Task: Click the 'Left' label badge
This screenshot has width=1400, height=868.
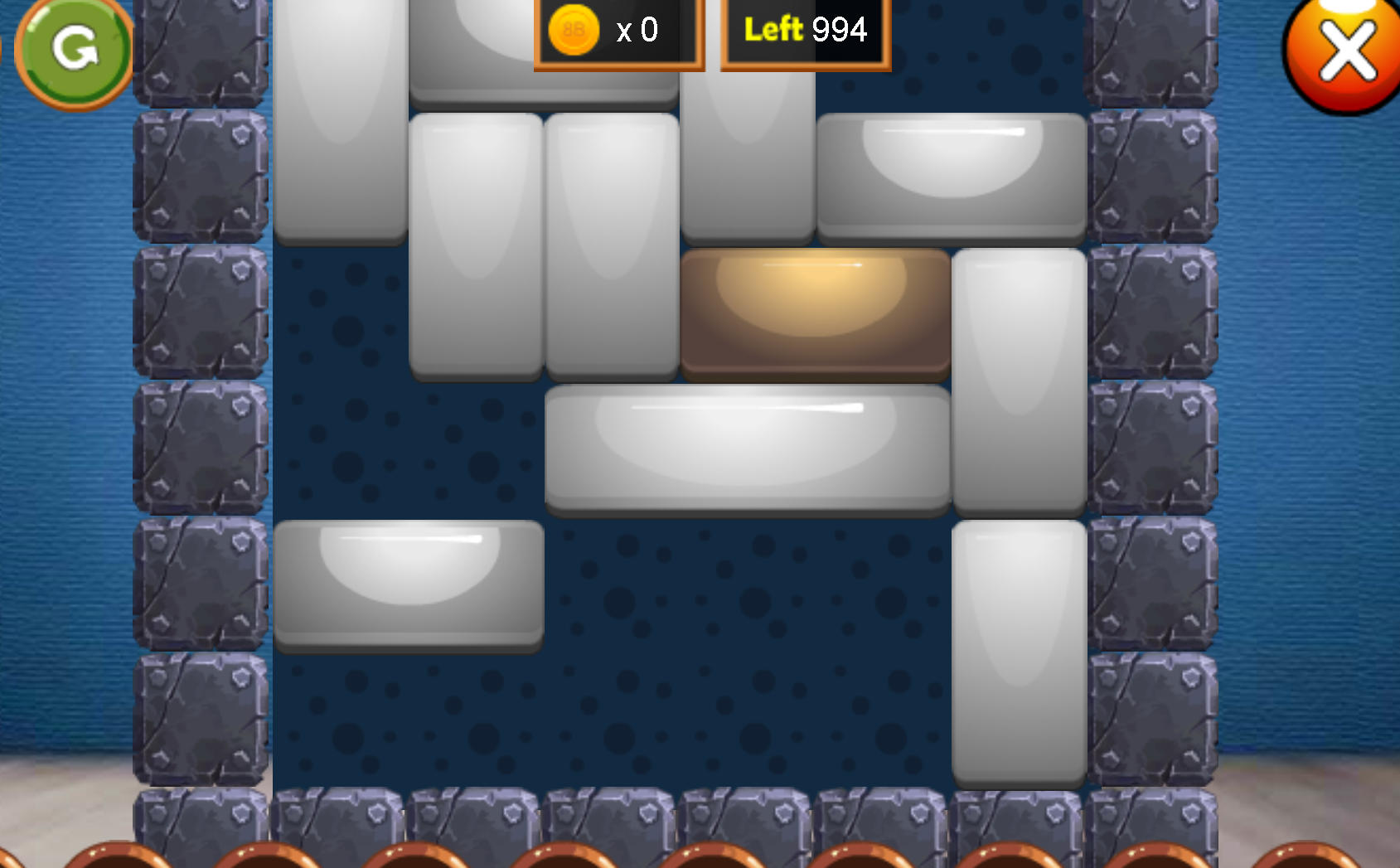Action: pos(773,29)
